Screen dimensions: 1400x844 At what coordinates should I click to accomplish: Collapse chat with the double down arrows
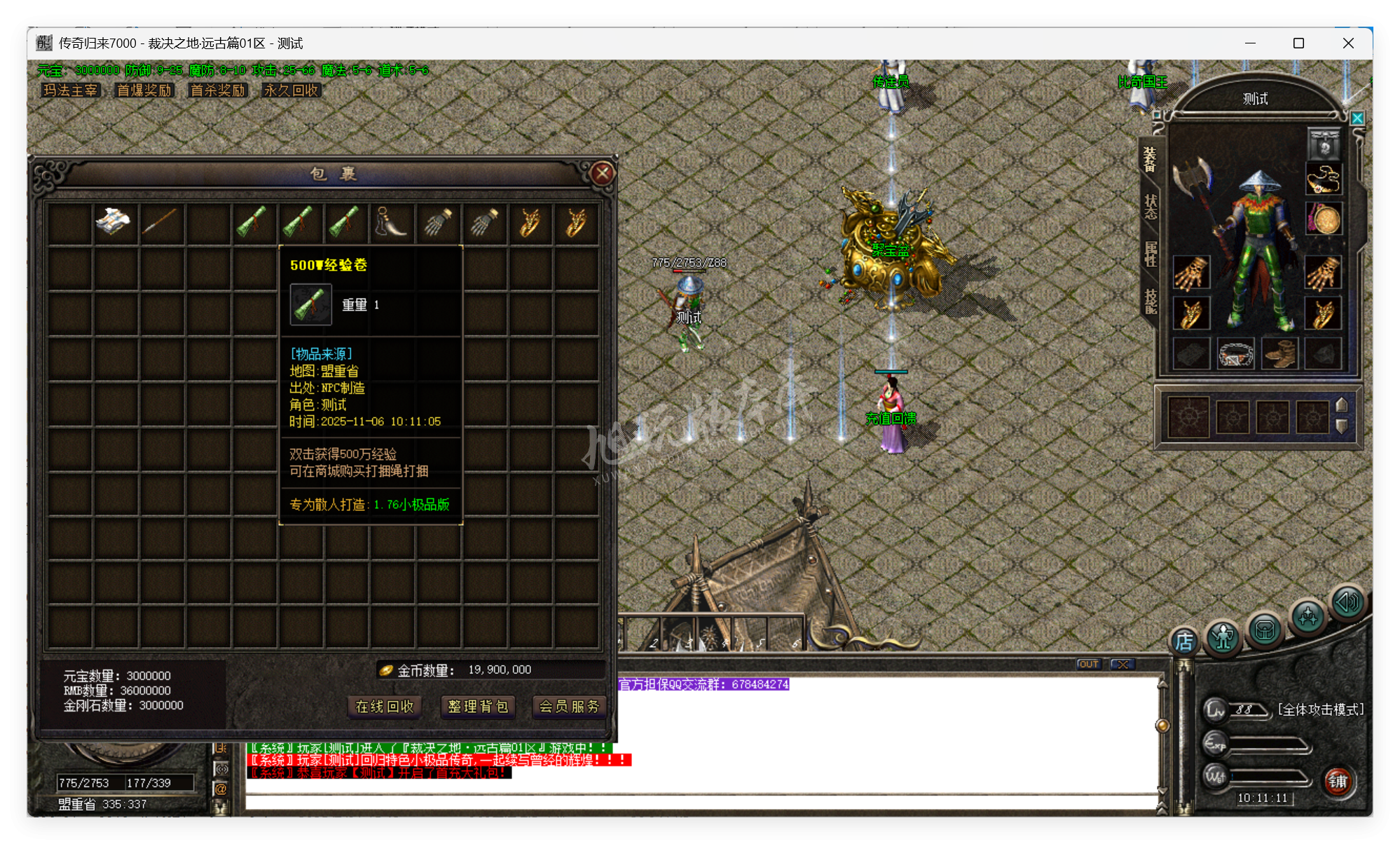pyautogui.click(x=1161, y=806)
